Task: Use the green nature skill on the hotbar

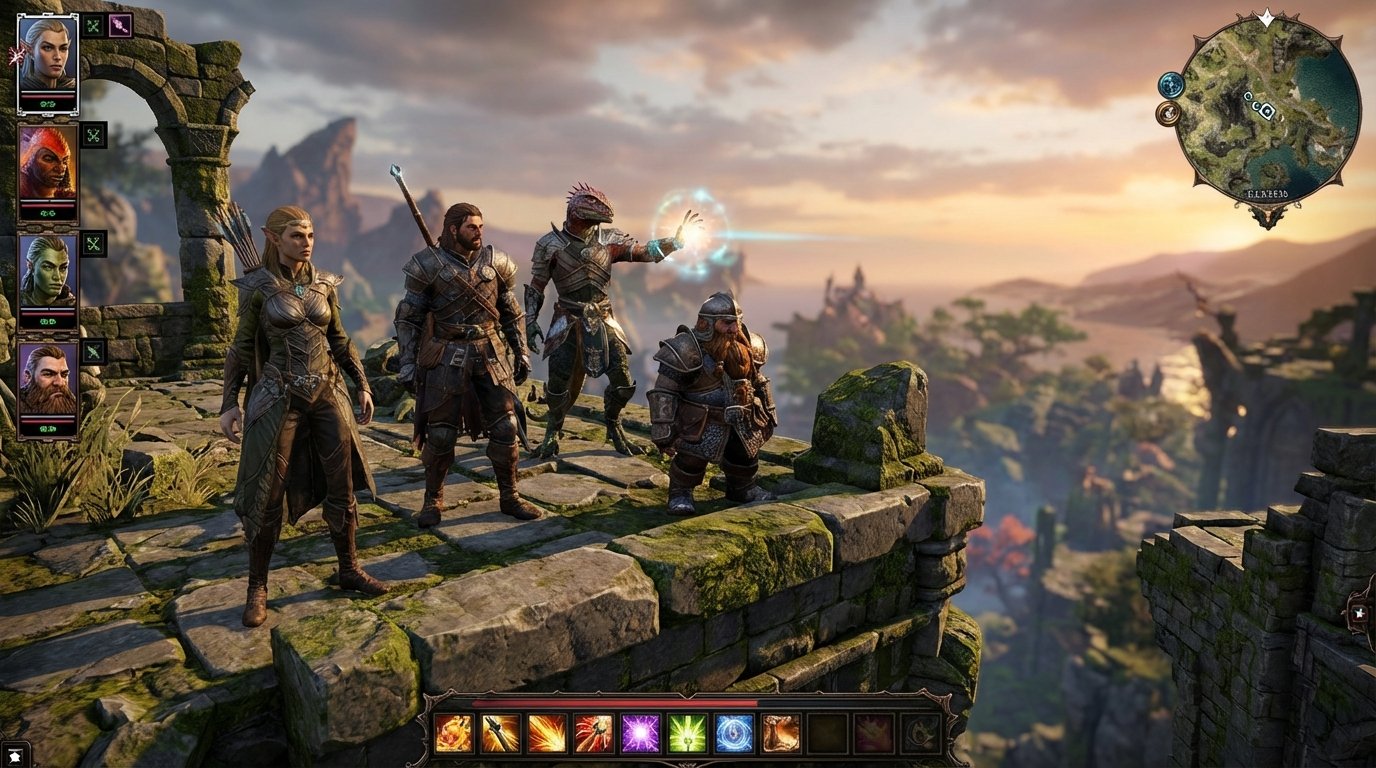Action: [688, 735]
